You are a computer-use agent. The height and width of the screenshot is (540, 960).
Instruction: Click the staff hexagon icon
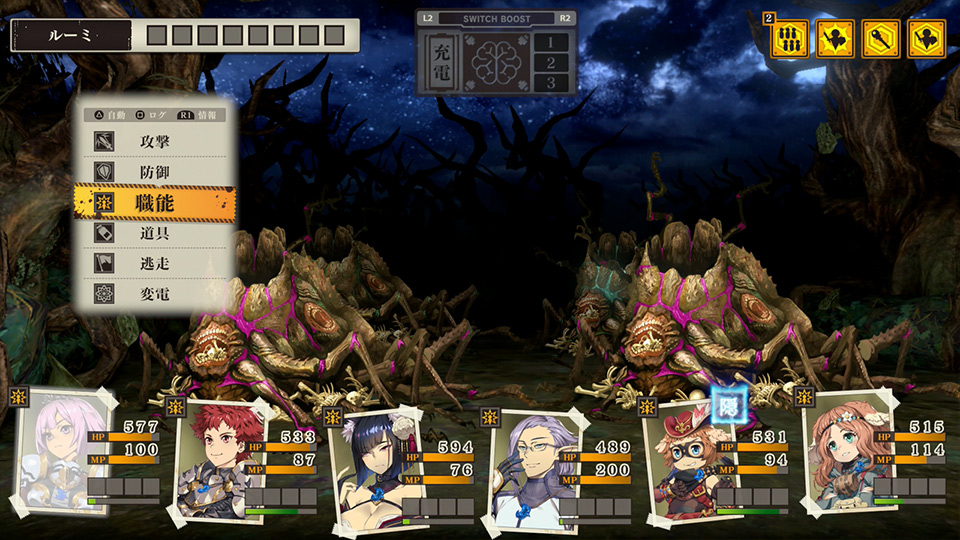tap(881, 39)
